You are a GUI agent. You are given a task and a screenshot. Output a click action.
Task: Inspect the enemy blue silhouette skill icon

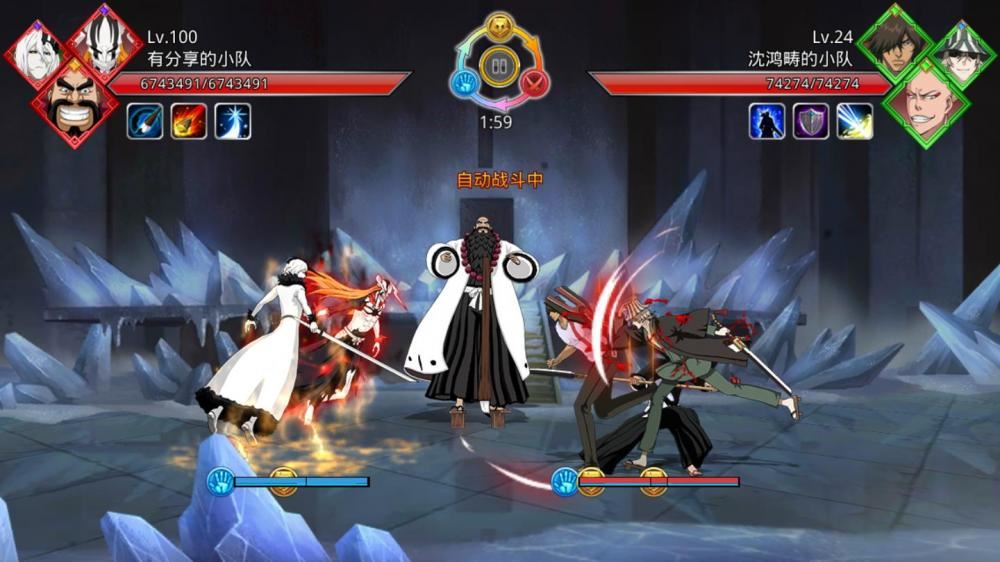[x=767, y=121]
